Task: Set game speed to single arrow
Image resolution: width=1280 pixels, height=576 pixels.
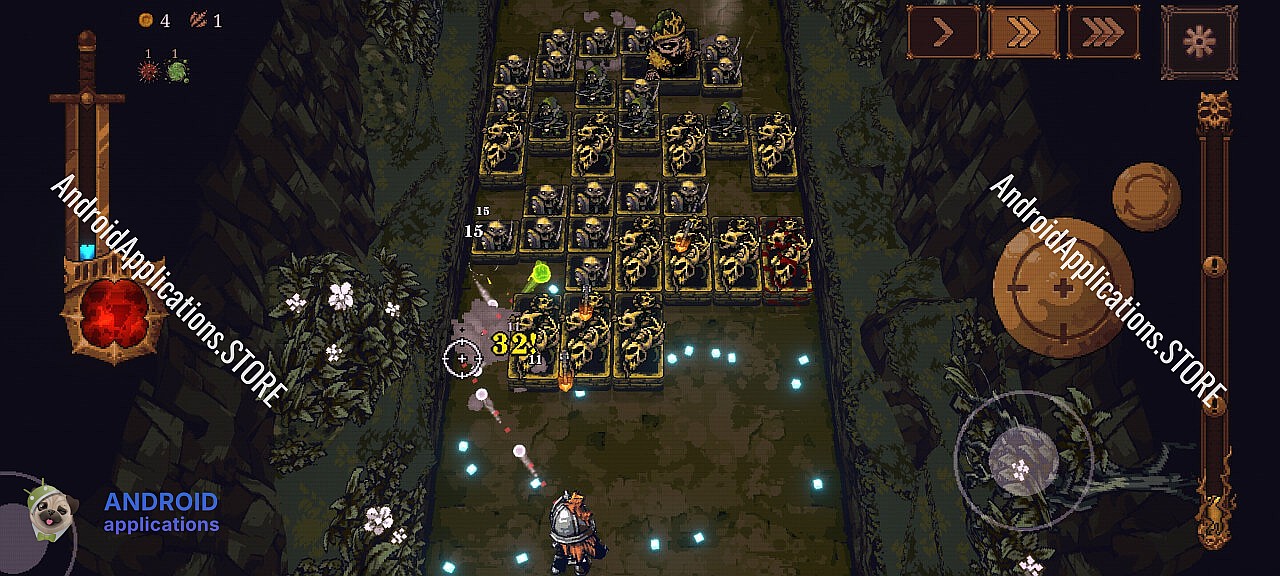Action: [x=943, y=32]
